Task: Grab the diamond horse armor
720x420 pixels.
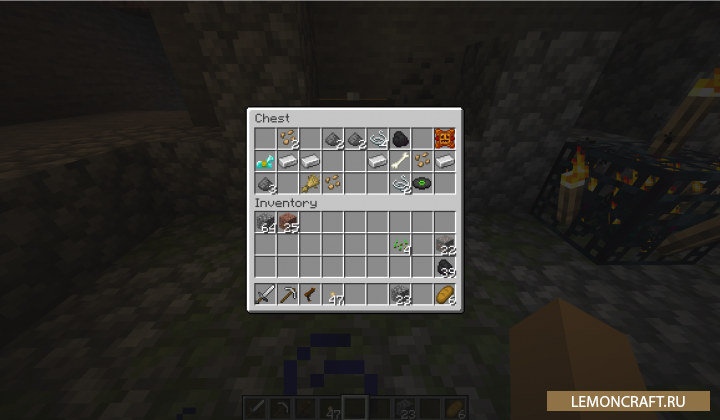Action: click(x=265, y=160)
